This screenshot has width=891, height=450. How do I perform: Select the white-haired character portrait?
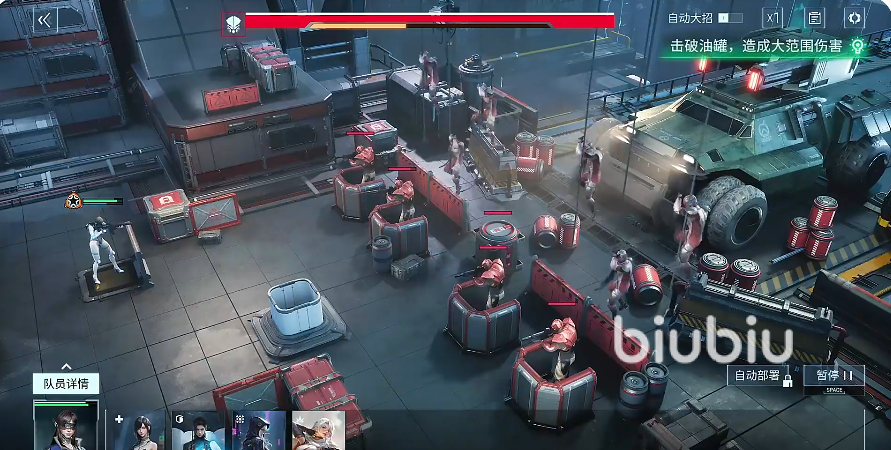click(x=319, y=431)
